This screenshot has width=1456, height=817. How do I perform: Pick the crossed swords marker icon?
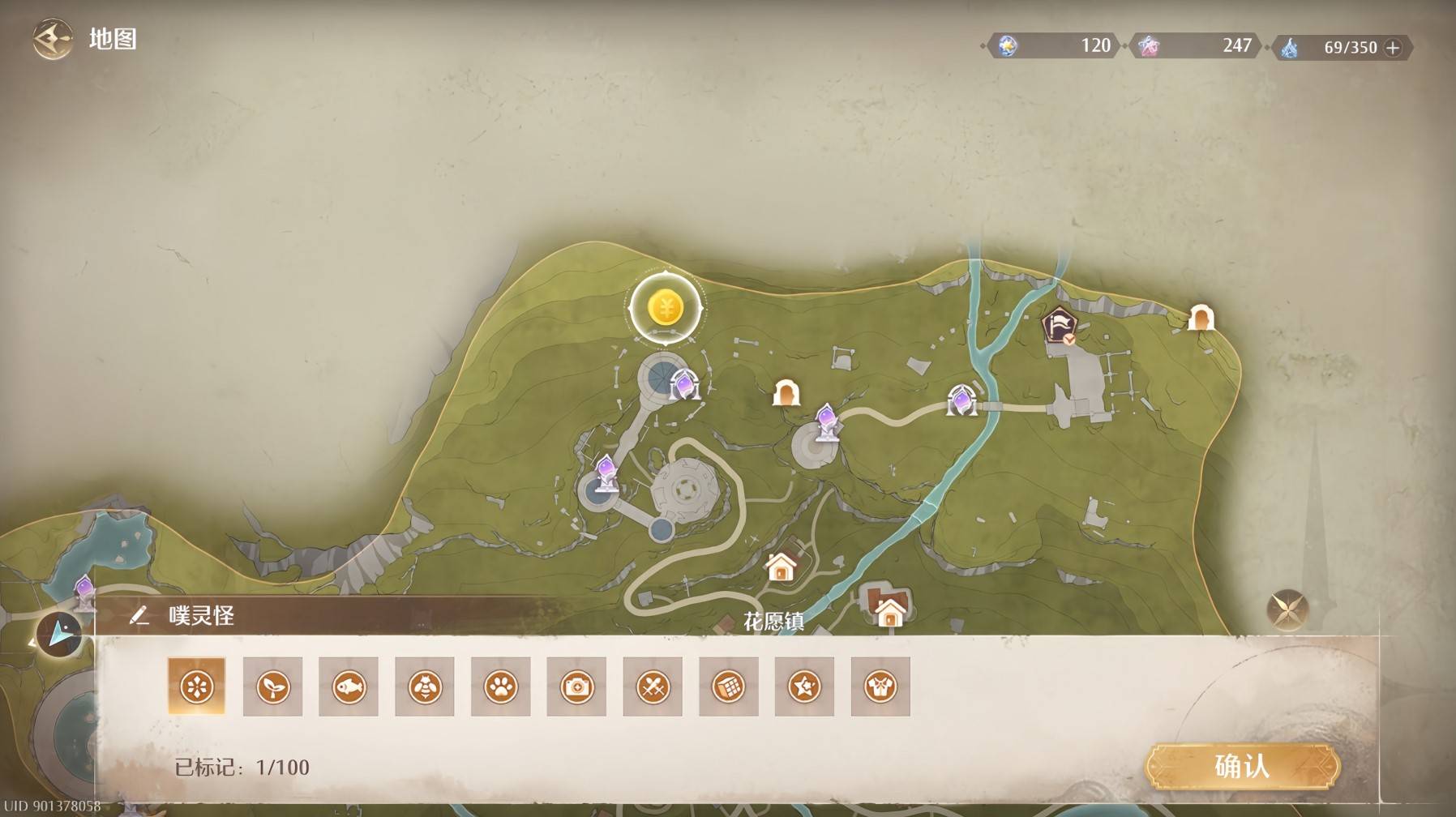tap(653, 687)
